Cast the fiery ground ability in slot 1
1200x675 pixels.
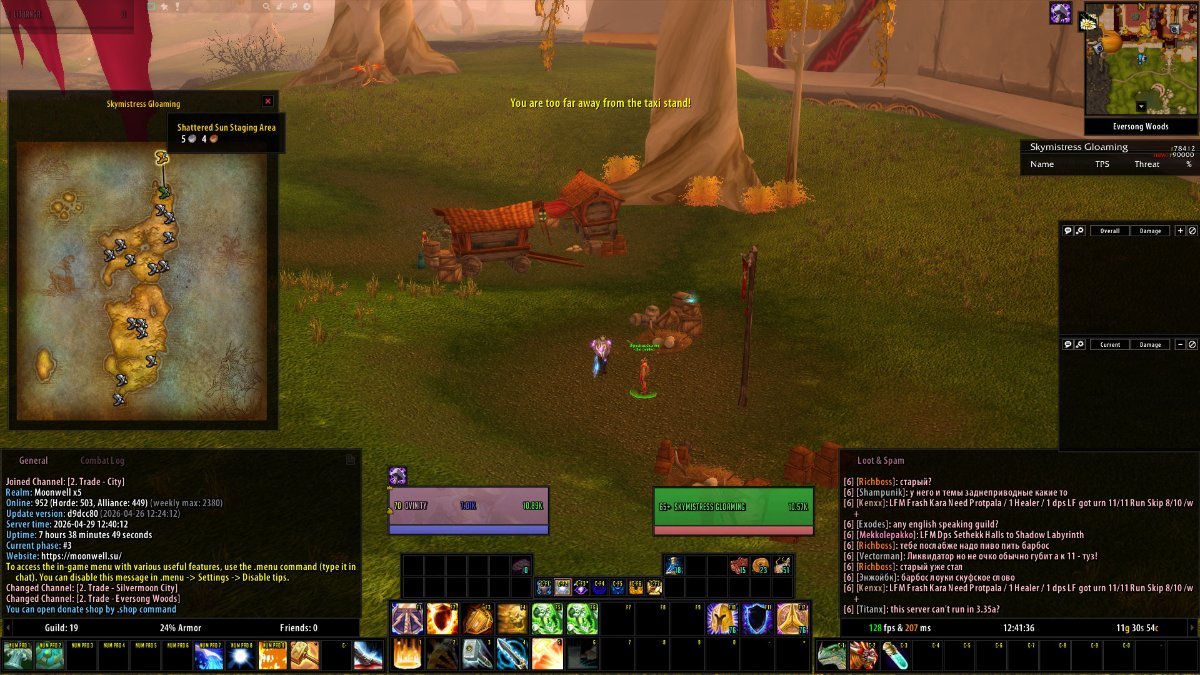[x=407, y=653]
